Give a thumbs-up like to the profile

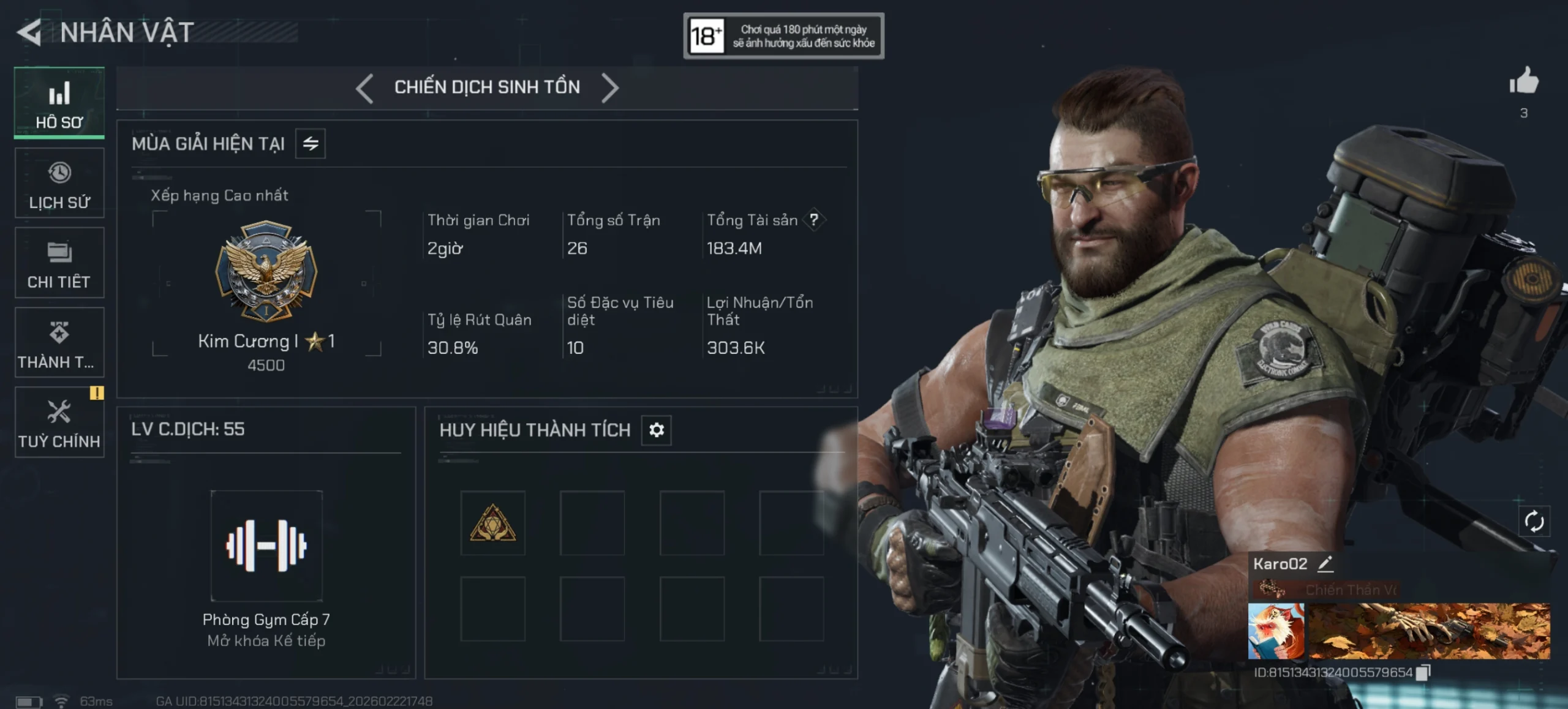1523,81
